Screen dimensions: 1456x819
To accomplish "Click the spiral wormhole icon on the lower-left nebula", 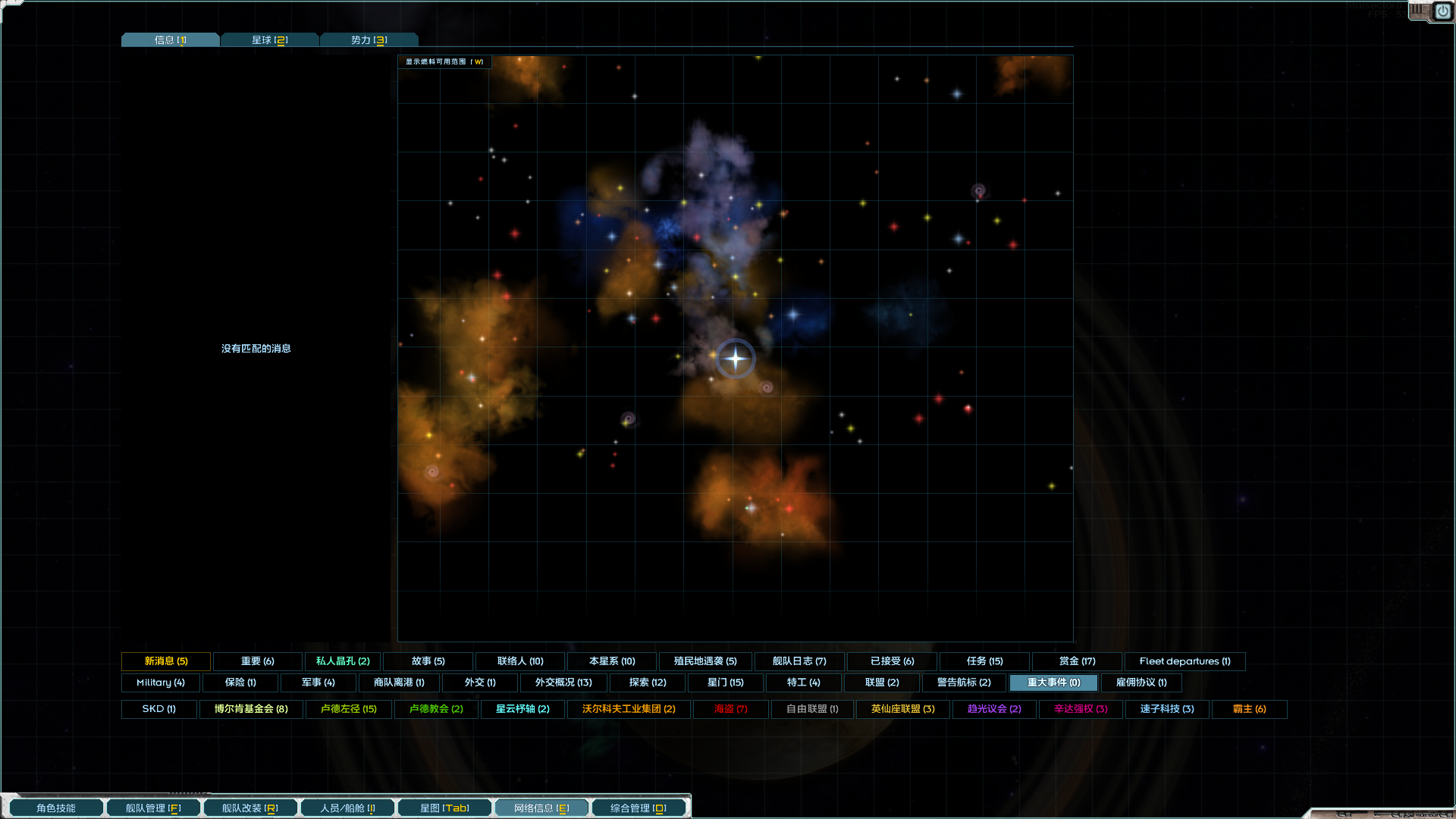I will pyautogui.click(x=431, y=472).
